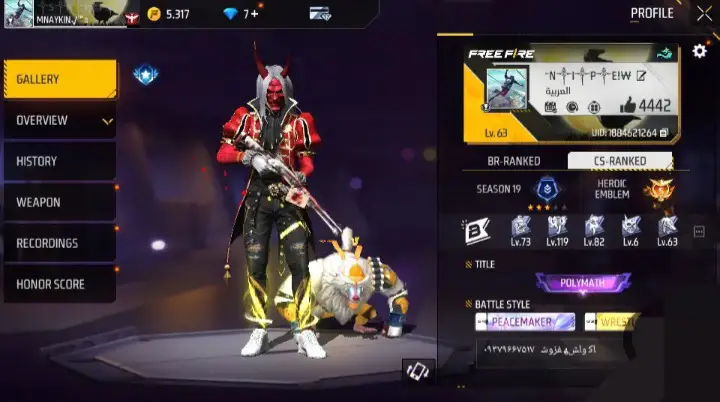View the Honor Score section

[x=60, y=284]
